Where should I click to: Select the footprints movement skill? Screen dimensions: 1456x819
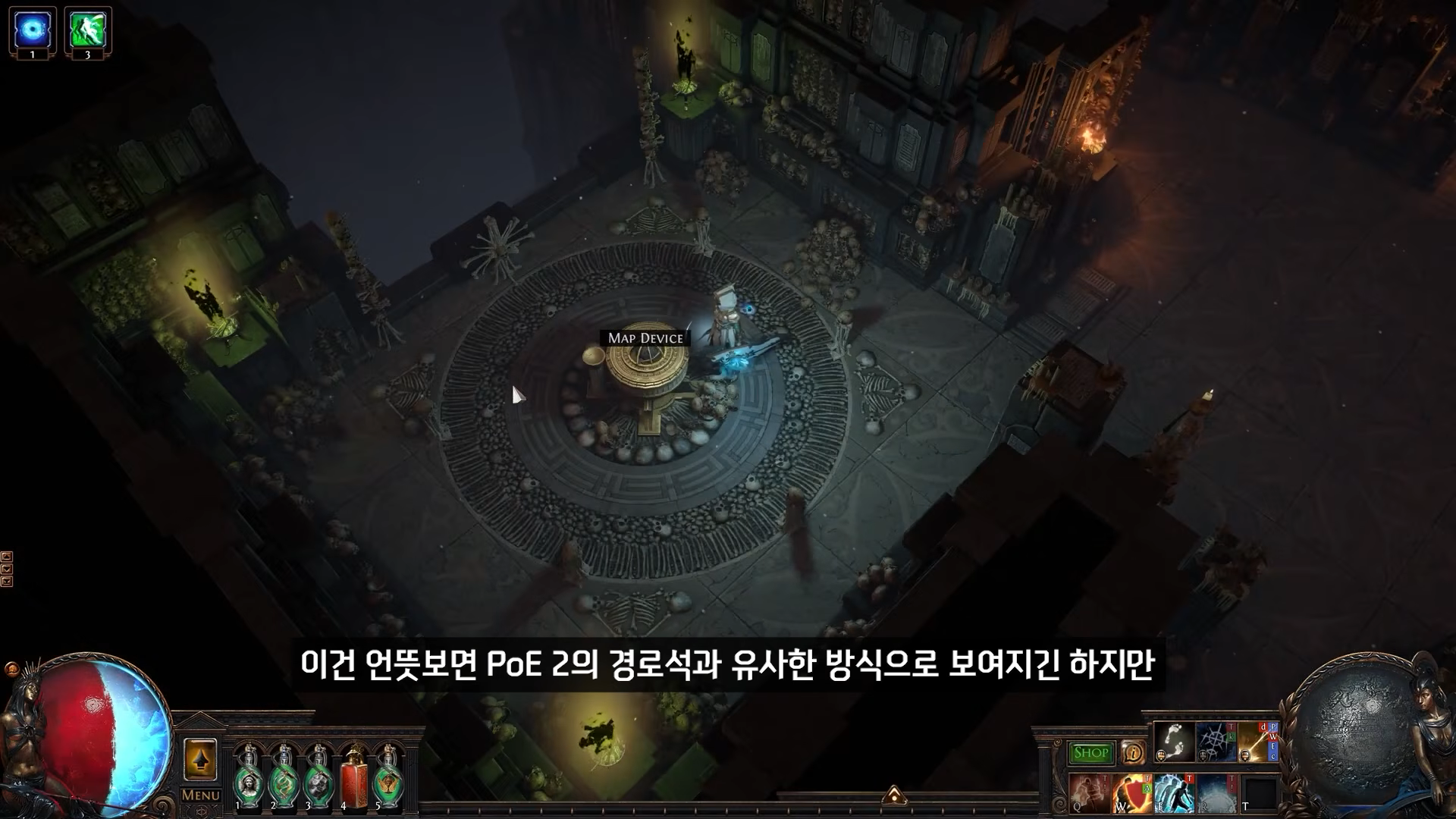tap(1172, 742)
